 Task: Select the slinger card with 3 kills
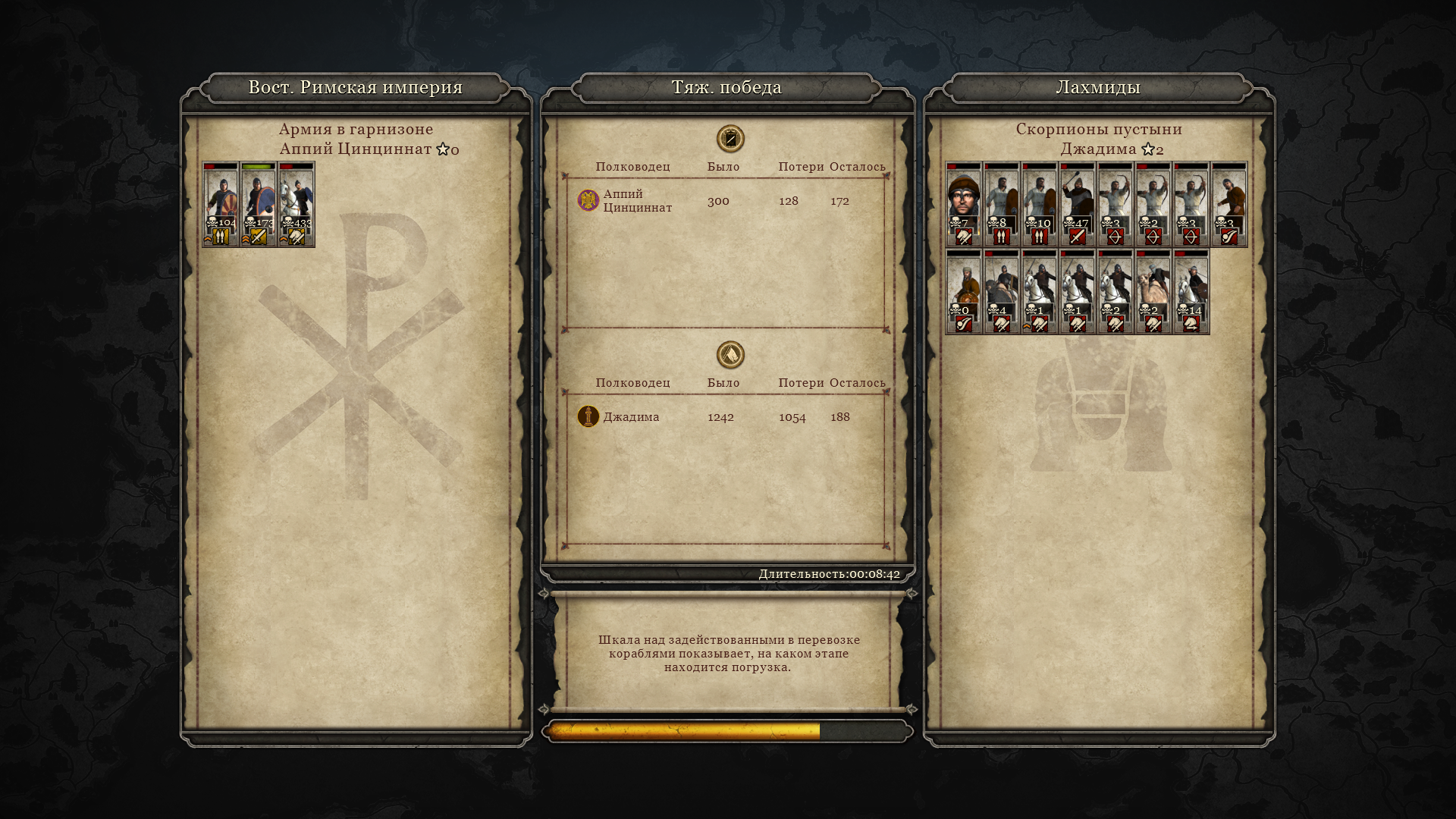tap(1229, 204)
